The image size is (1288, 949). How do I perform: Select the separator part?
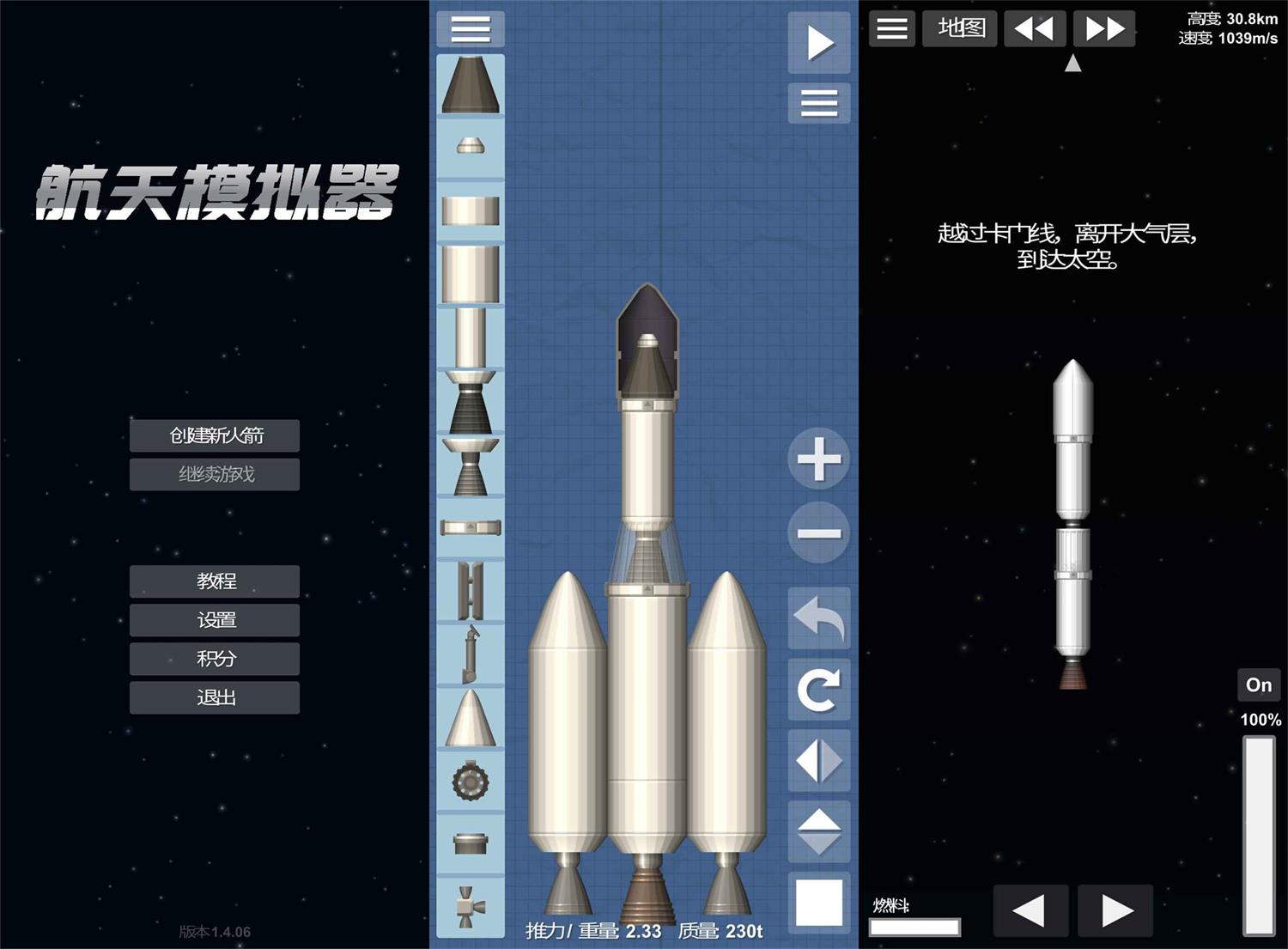click(470, 526)
